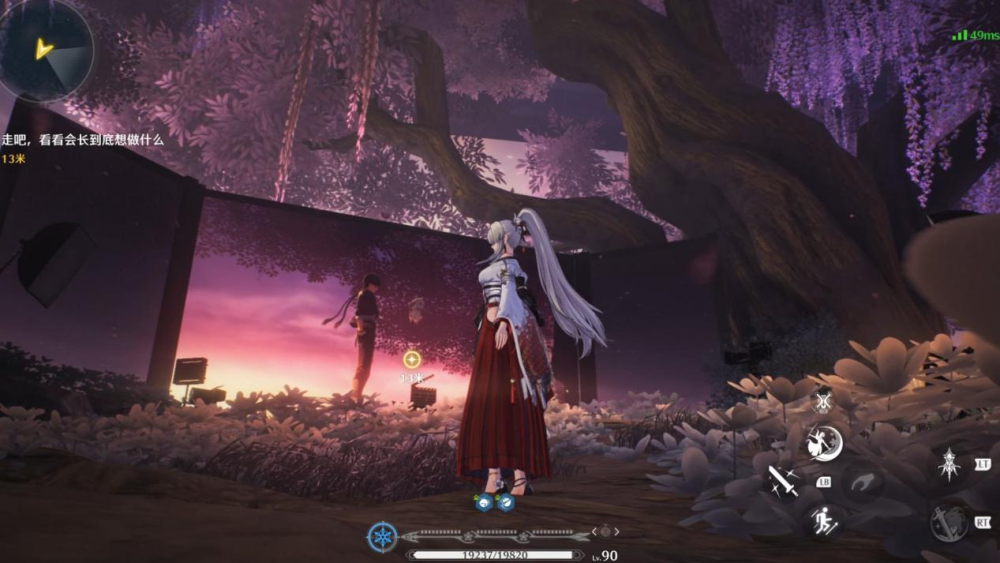Viewport: 1000px width, 563px height.
Task: Activate the winged emblem skill
Action: point(948,463)
